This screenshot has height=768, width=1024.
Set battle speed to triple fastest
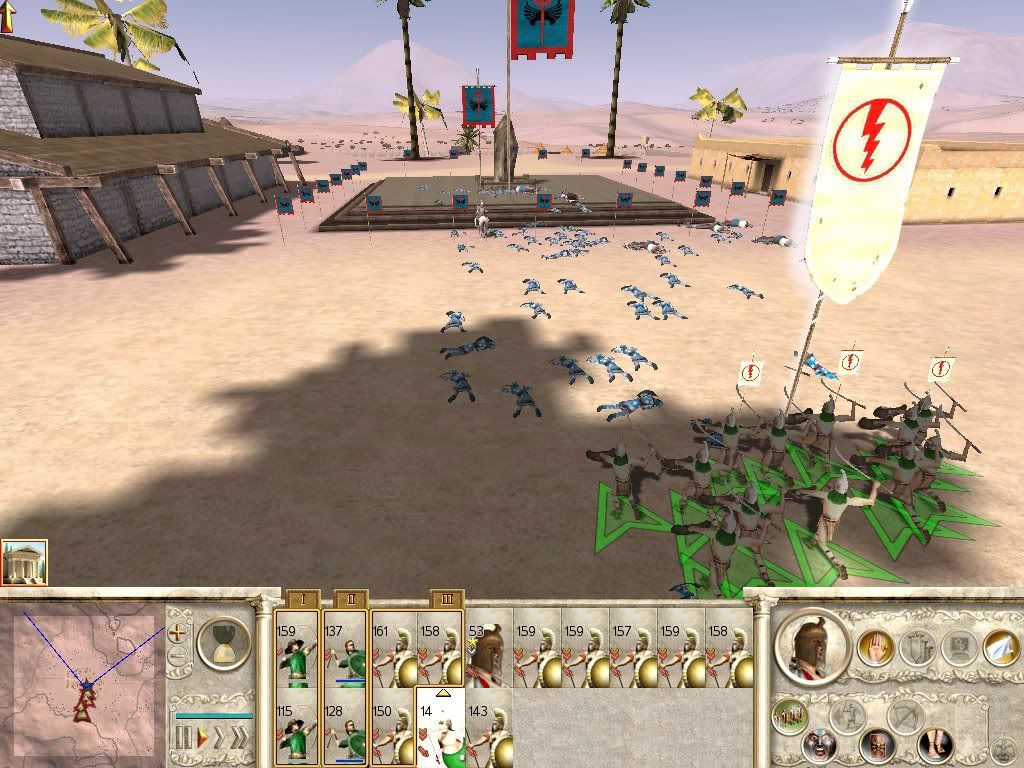pyautogui.click(x=240, y=738)
